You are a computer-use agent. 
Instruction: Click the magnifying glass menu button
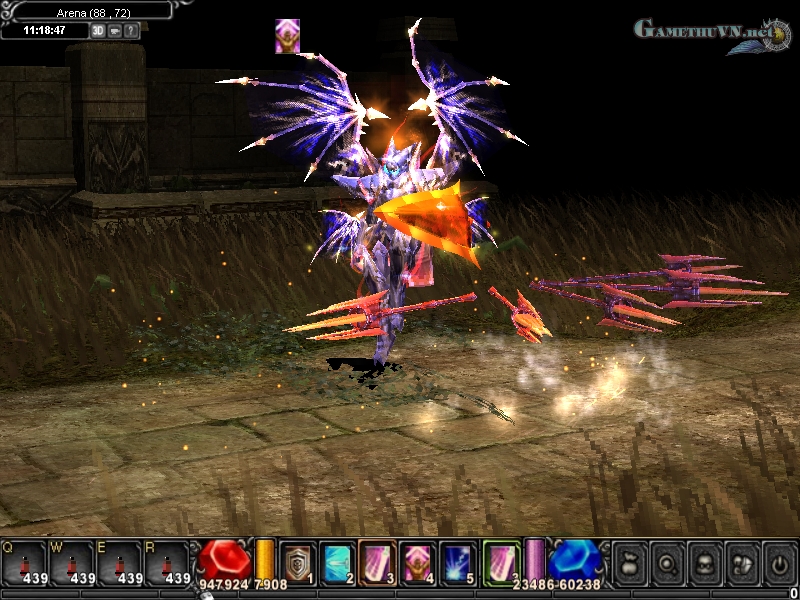point(667,563)
